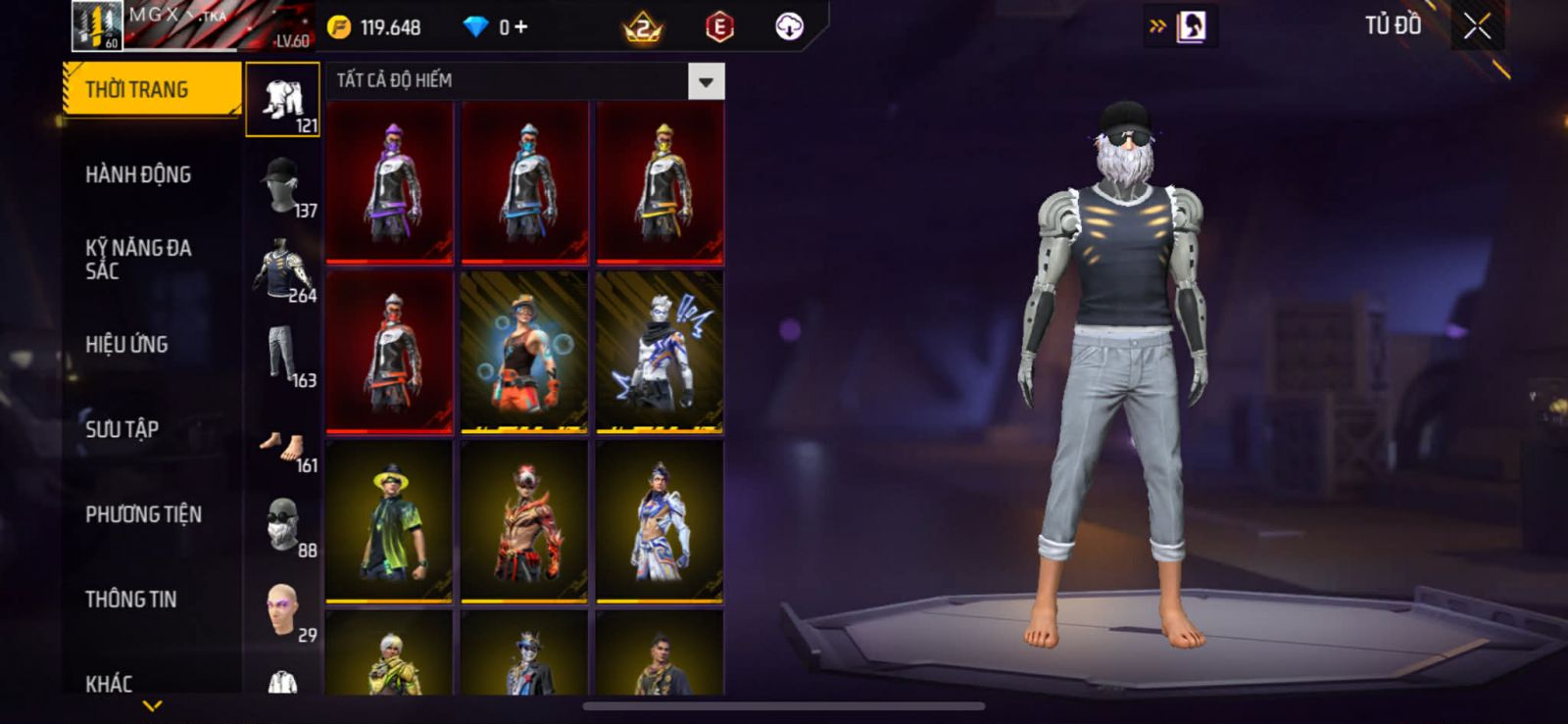Choose the yellow hat green jacket outfit
This screenshot has width=1568, height=724.
[x=390, y=521]
